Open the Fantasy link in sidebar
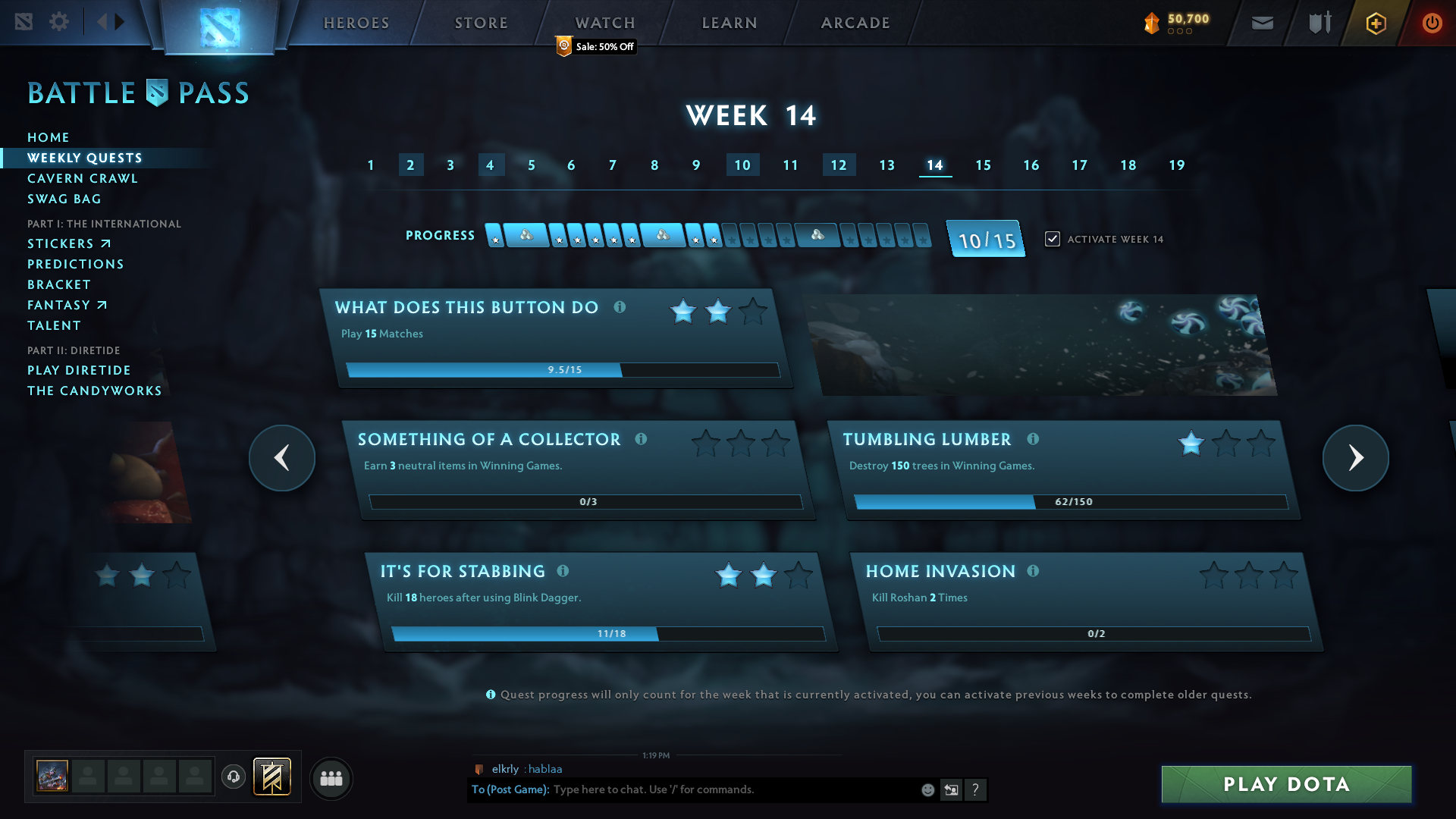 pos(67,305)
